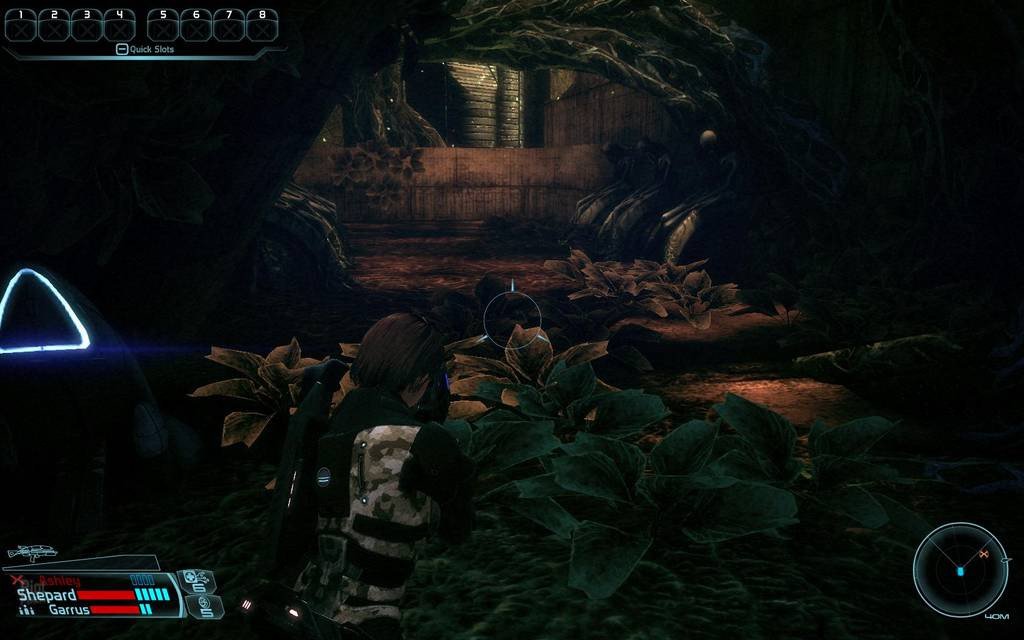Select the assault rifle weapon icon
1024x640 pixels.
32,551
